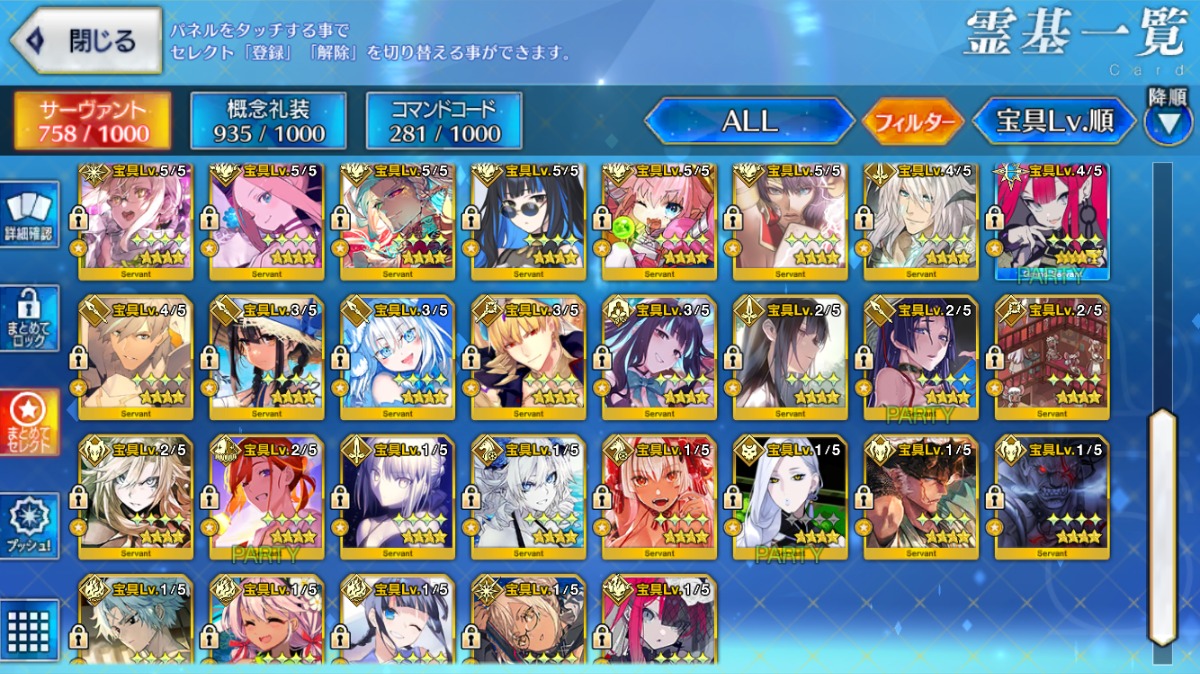Show the コマンドコード tab
The image size is (1200, 674).
[x=444, y=121]
